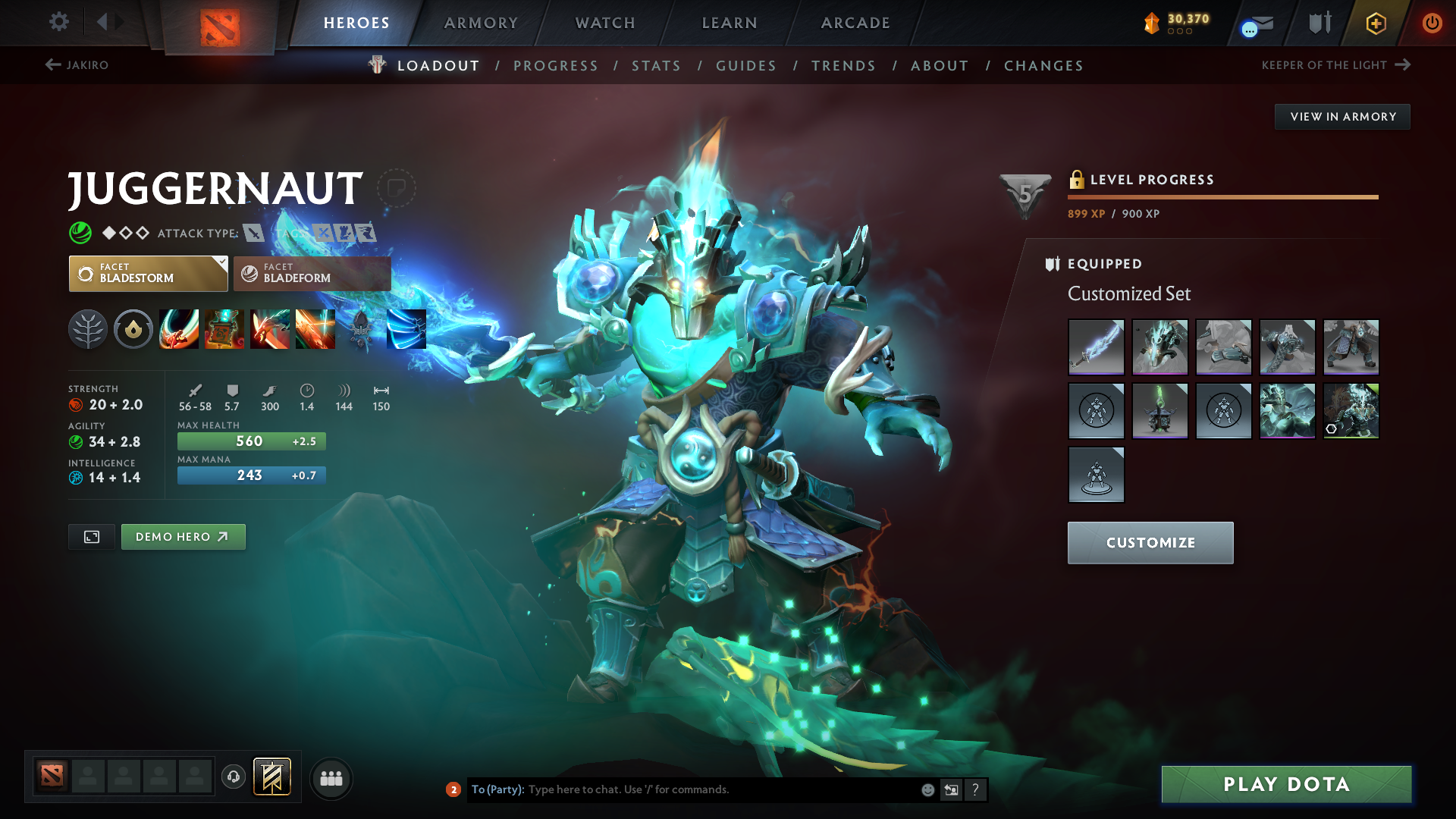The width and height of the screenshot is (1456, 819).
Task: Open voice chat headset icon near party slots
Action: [233, 778]
